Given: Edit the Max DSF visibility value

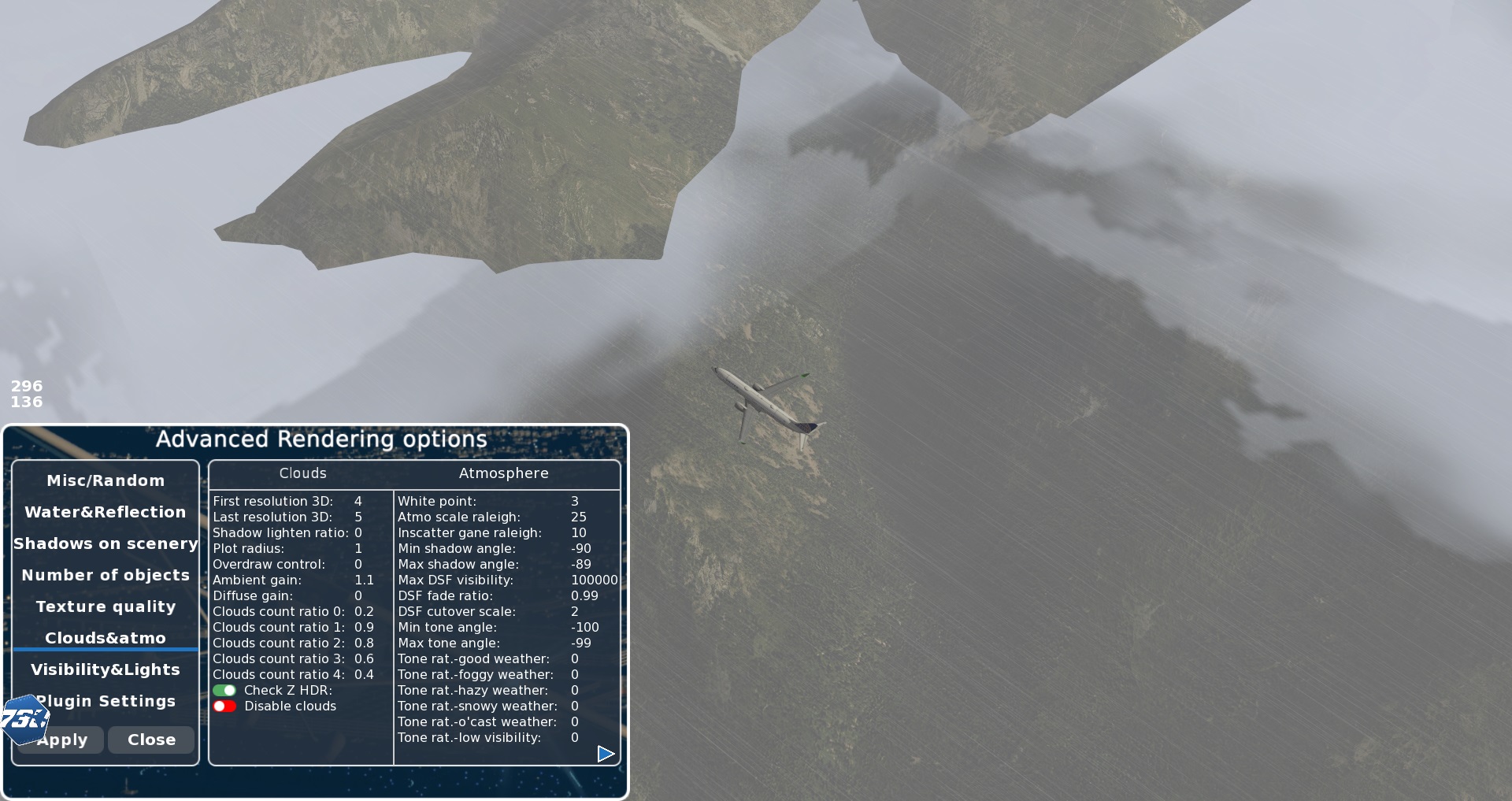Looking at the screenshot, I should click(x=594, y=580).
